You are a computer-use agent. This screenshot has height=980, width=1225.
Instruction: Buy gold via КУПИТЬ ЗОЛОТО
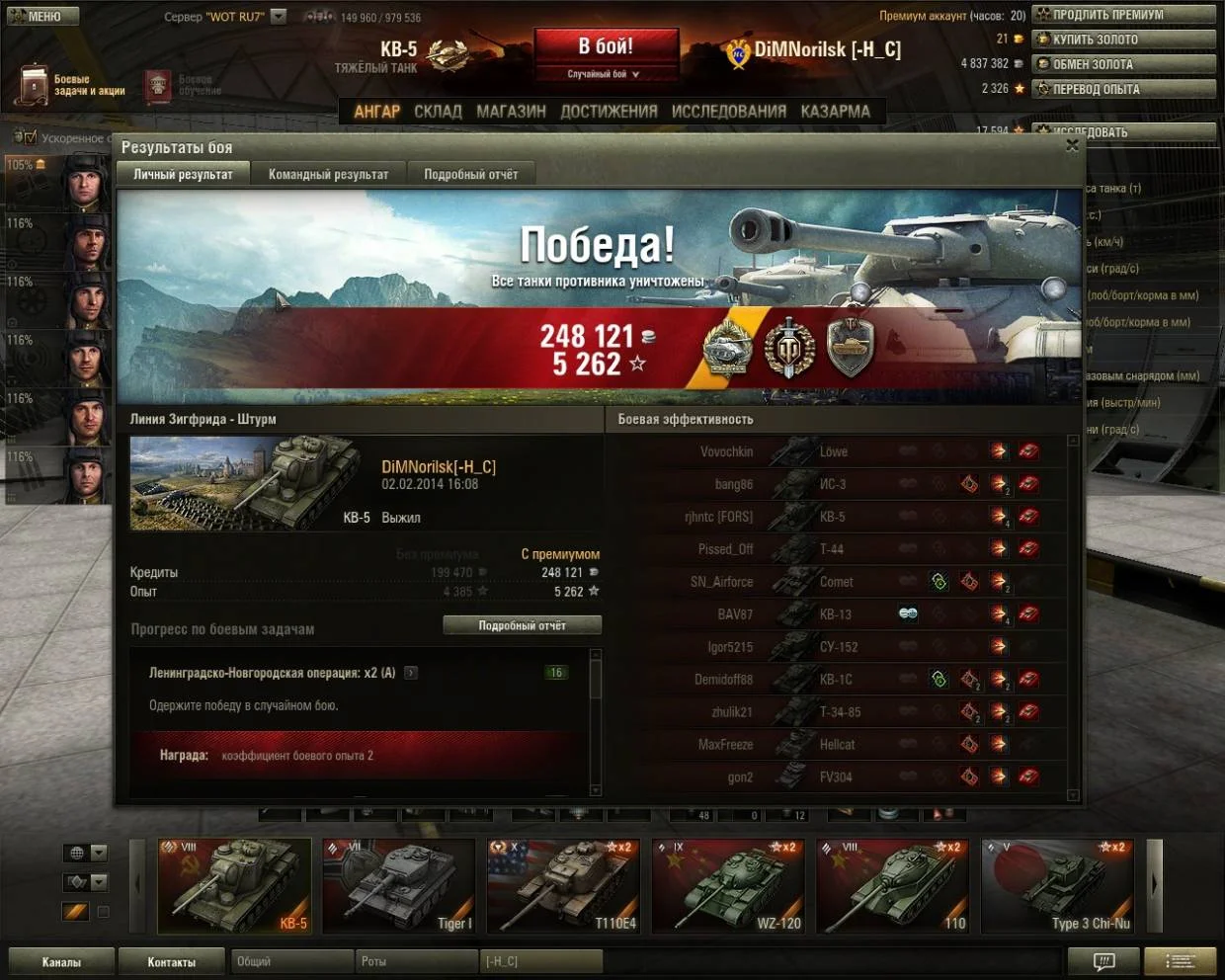[1123, 40]
